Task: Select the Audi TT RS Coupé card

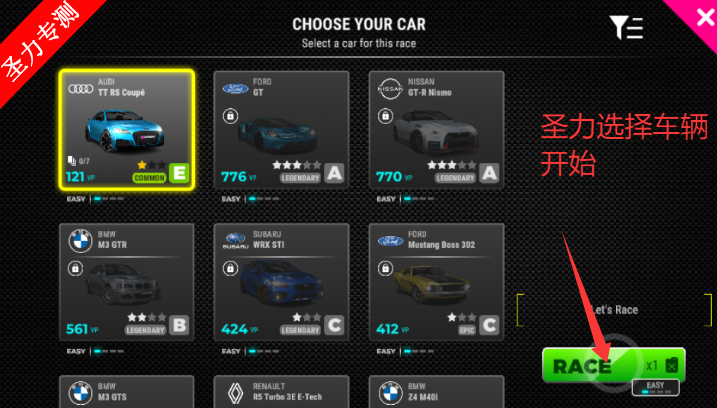Action: 126,130
